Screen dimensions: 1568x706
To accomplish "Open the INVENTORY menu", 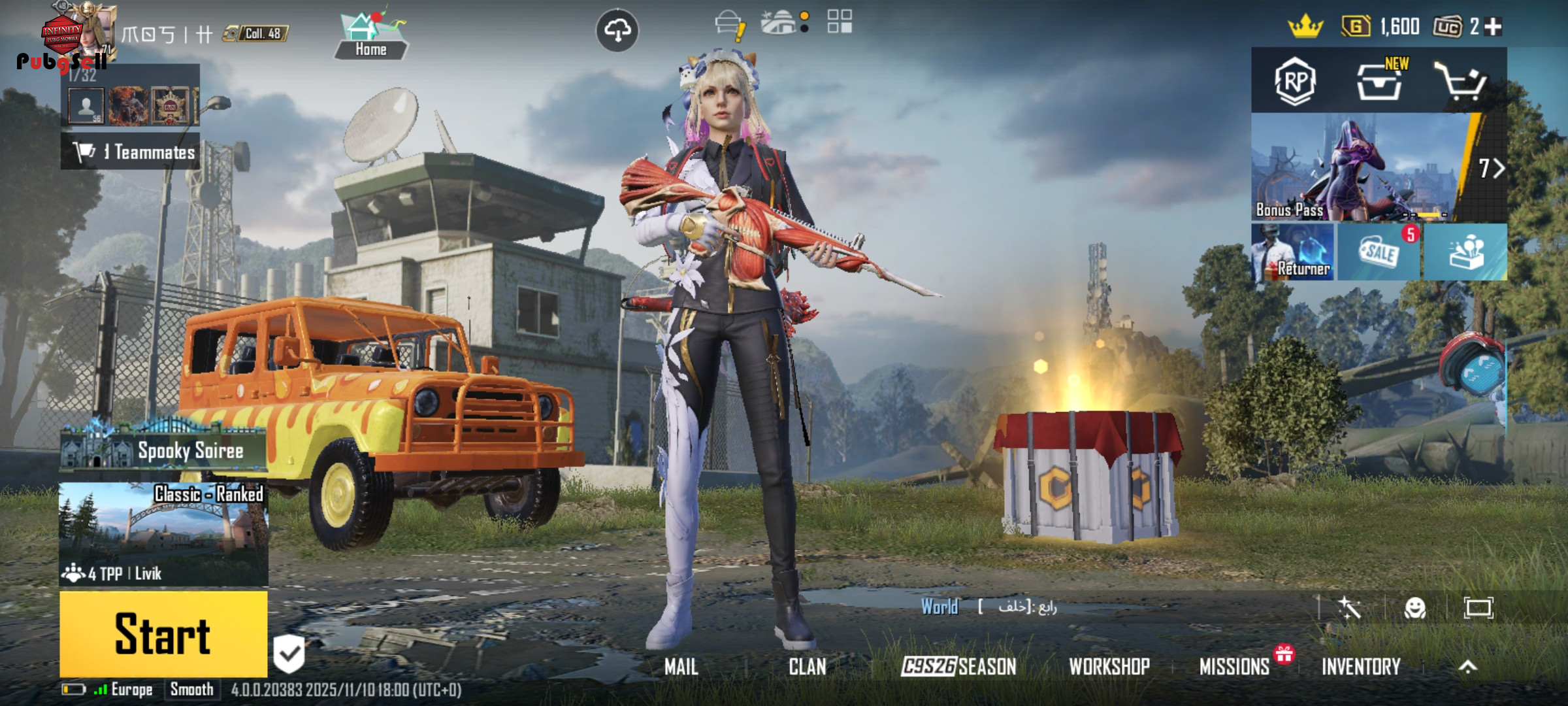I will point(1361,667).
